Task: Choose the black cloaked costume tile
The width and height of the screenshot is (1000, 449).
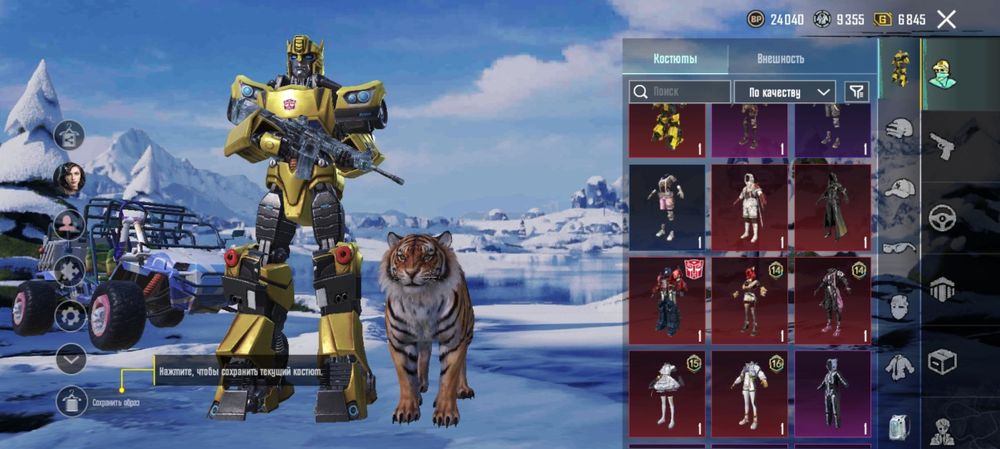Action: coord(831,203)
